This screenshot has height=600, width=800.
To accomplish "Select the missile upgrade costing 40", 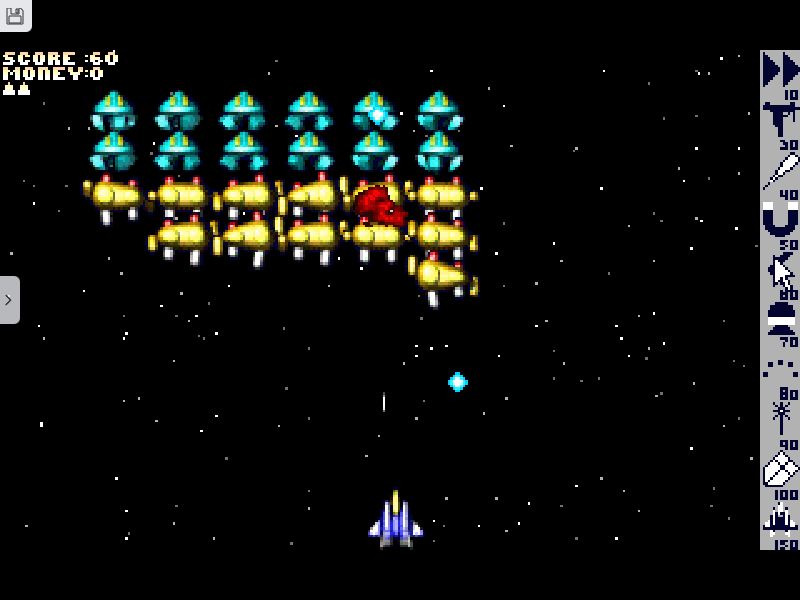I will pos(780,169).
